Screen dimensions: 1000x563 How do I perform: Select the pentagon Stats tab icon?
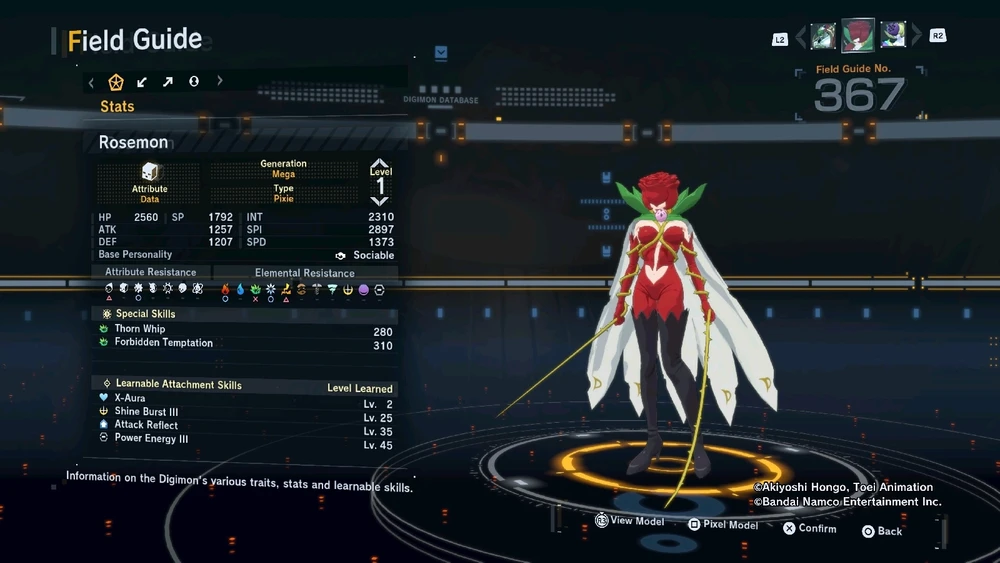tap(116, 82)
